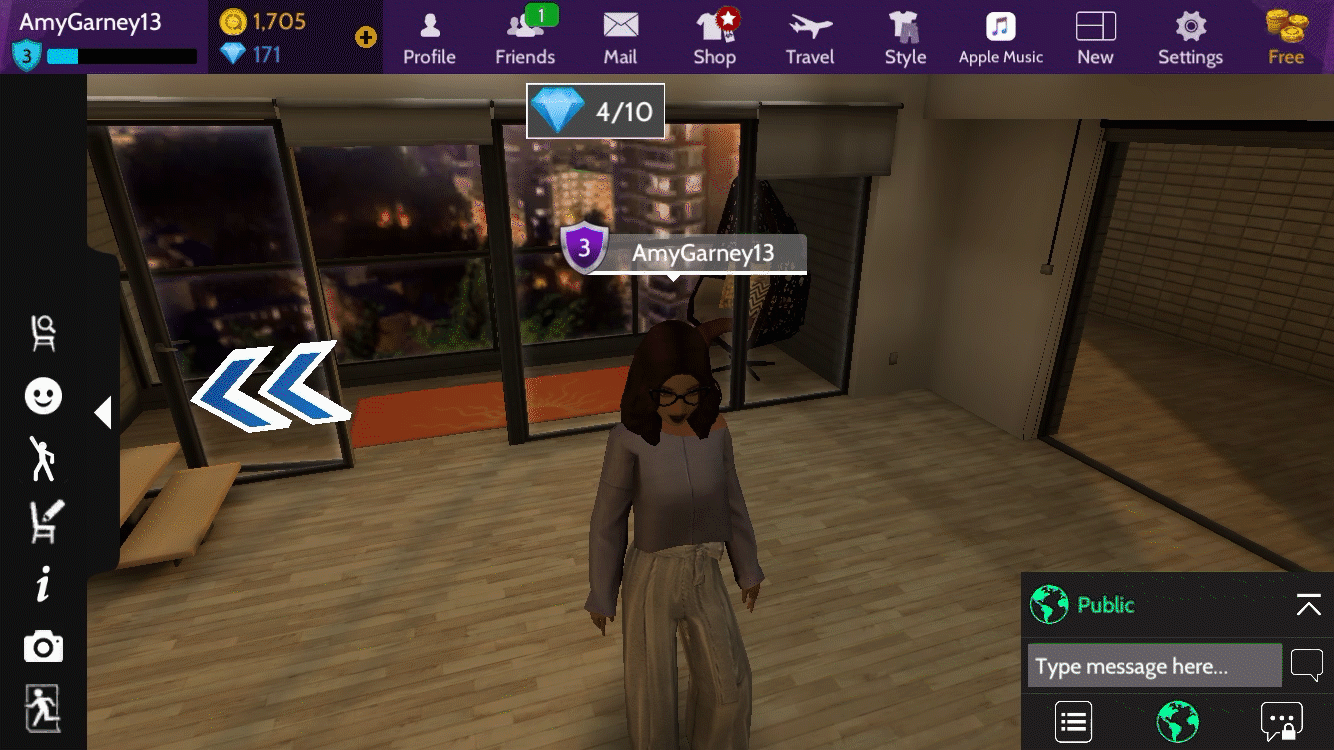Open the Style wardrobe
The image size is (1334, 750).
[905, 38]
